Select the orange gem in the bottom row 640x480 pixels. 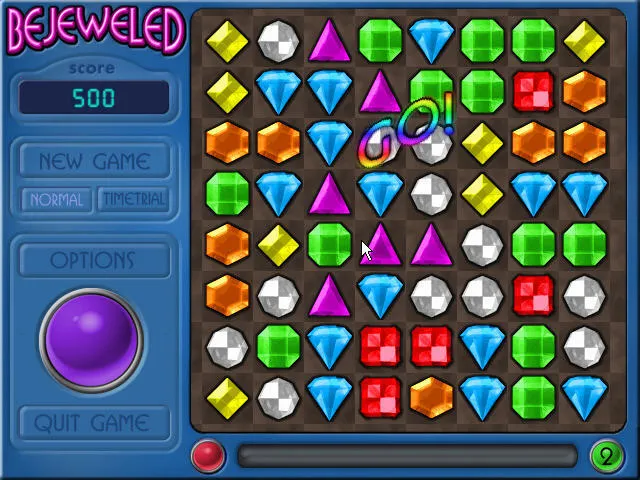pyautogui.click(x=431, y=397)
